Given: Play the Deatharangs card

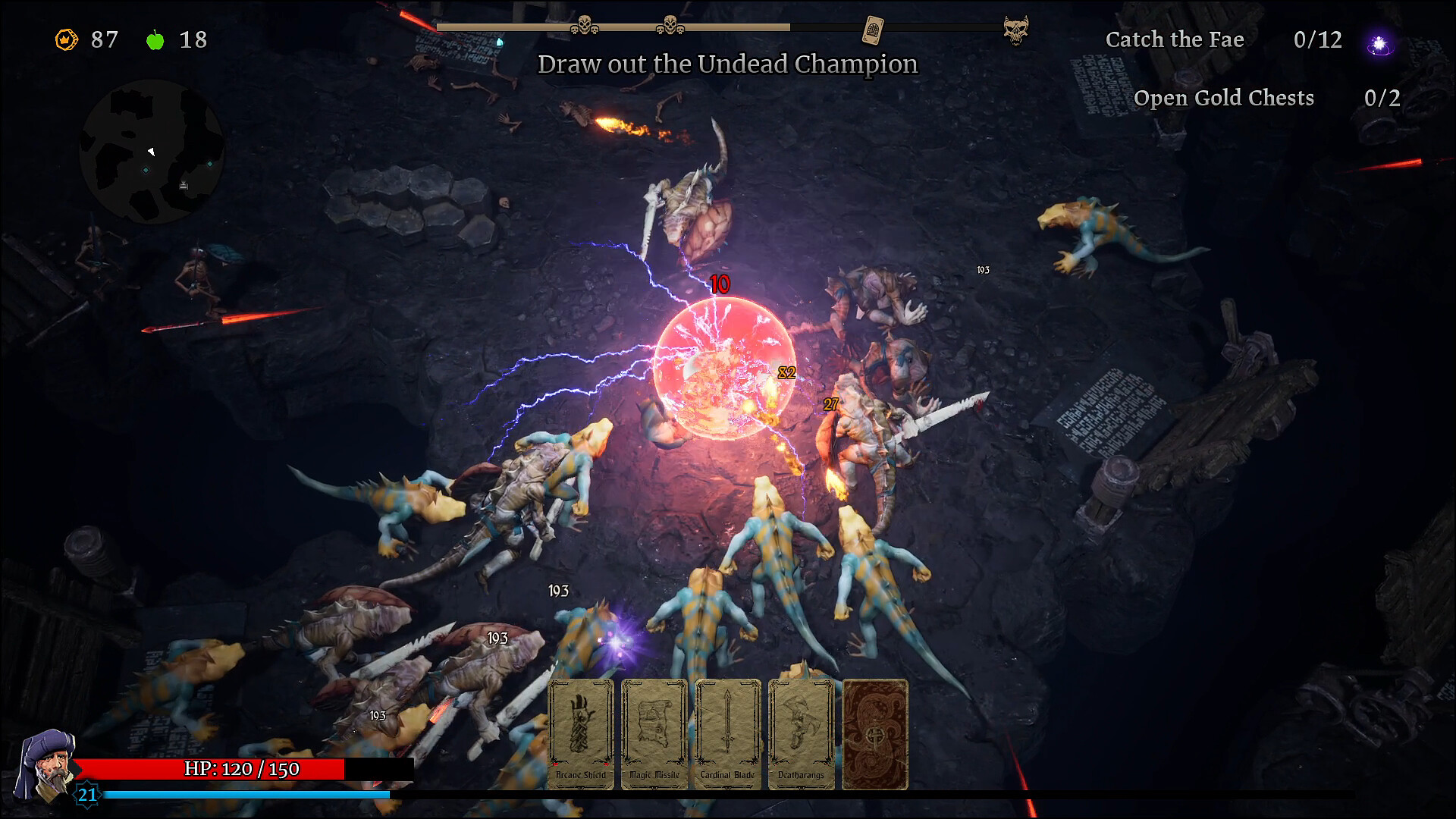Looking at the screenshot, I should point(799,732).
